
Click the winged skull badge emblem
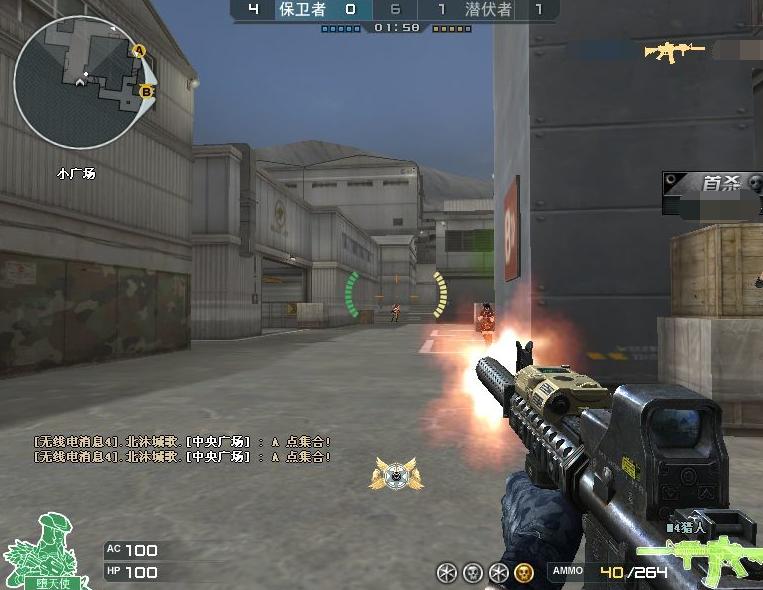[394, 473]
